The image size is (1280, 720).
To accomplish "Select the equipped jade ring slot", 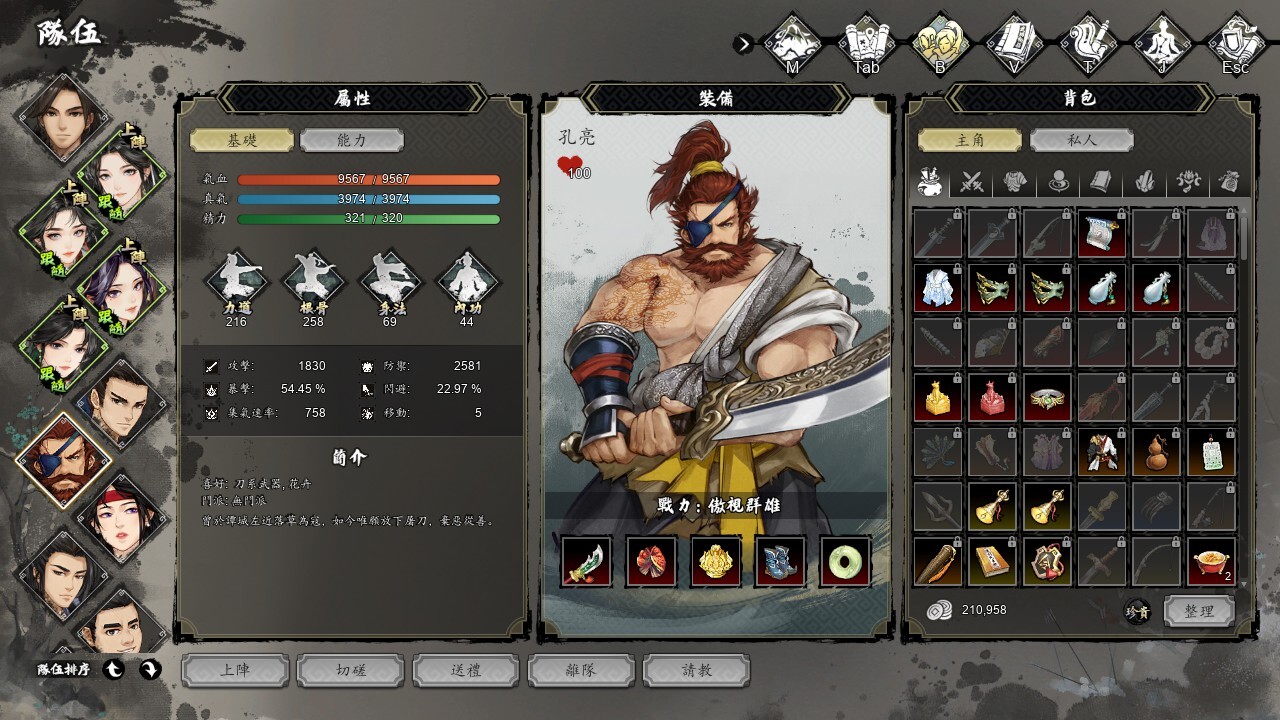I will pos(846,561).
